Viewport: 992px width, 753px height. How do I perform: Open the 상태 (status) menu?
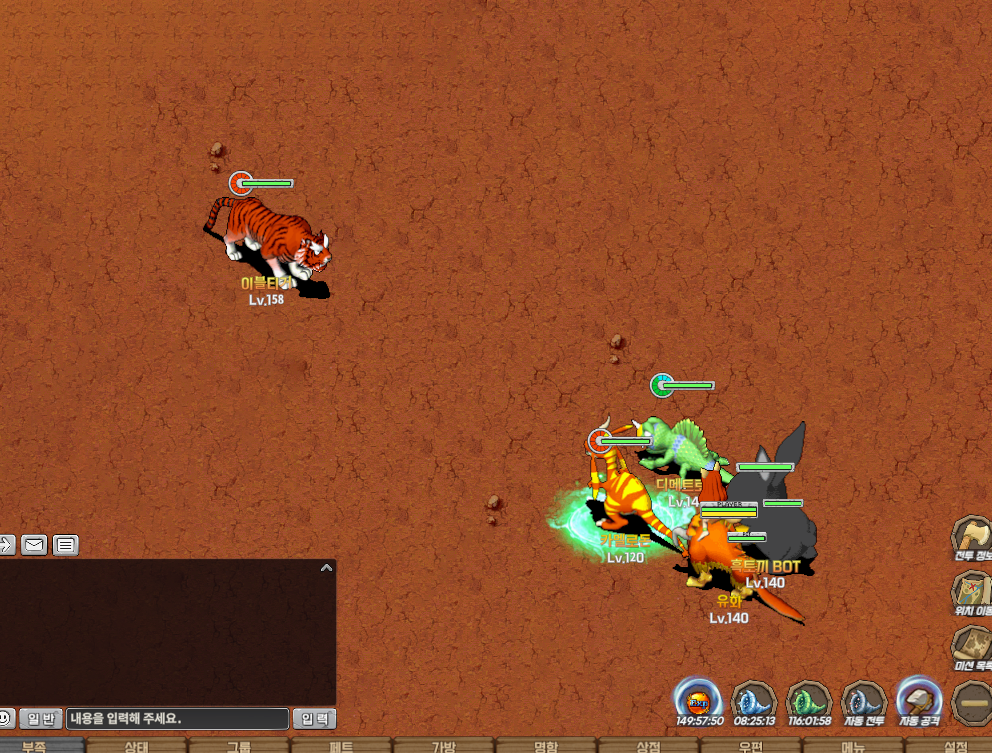pyautogui.click(x=136, y=746)
